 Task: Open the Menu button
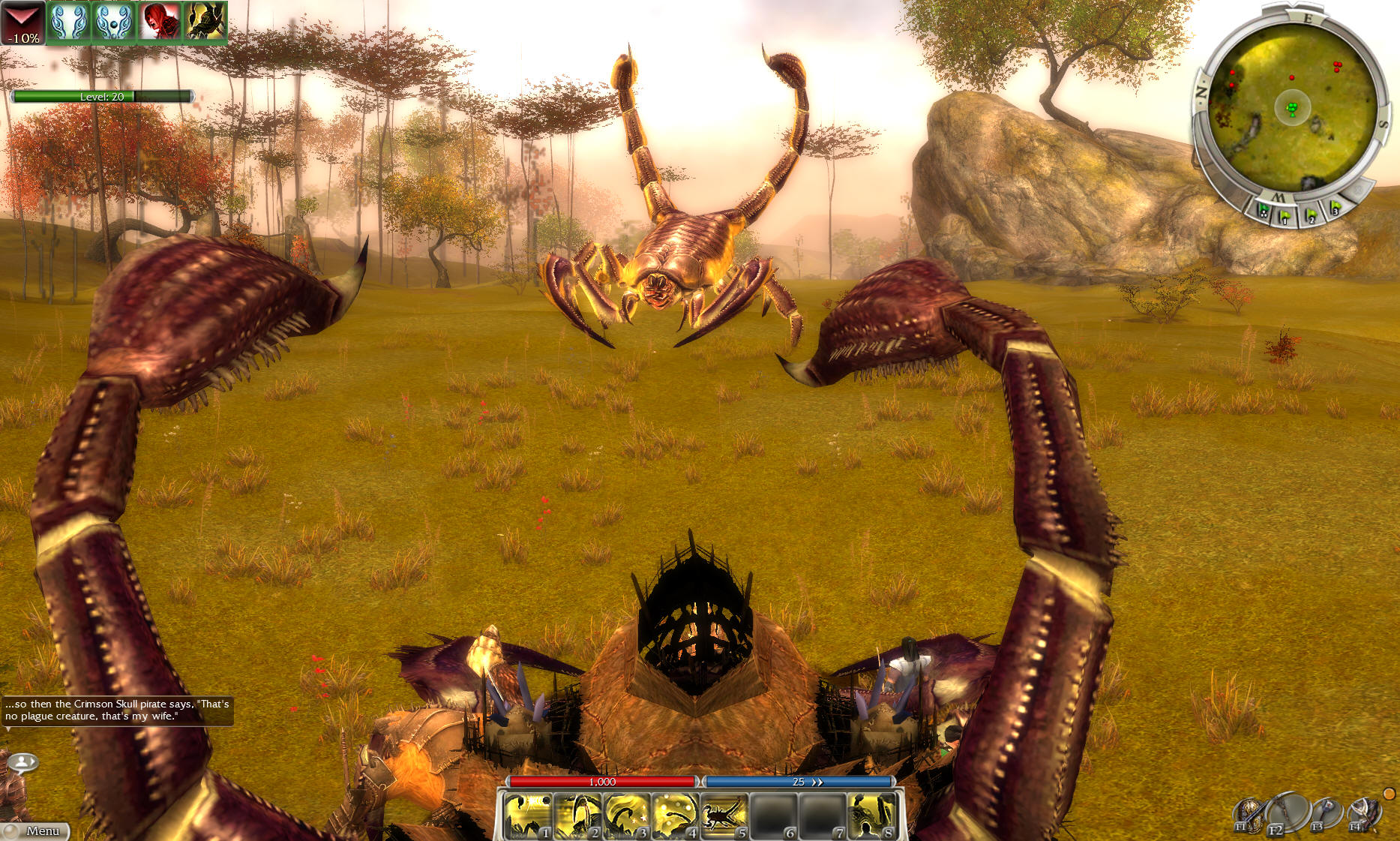coord(36,830)
